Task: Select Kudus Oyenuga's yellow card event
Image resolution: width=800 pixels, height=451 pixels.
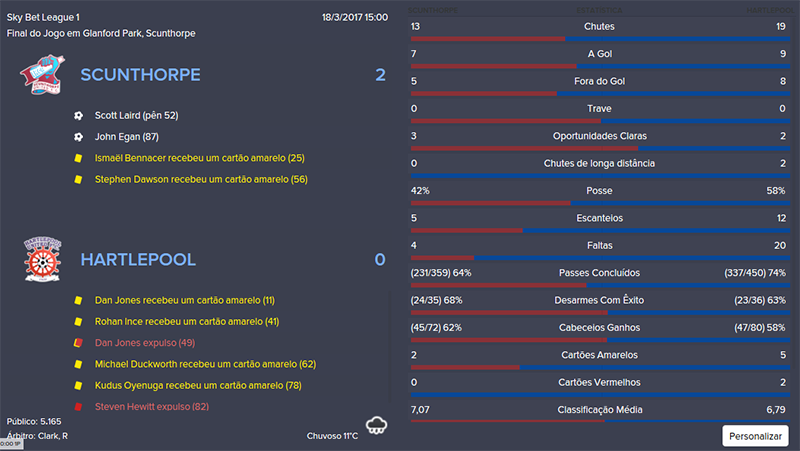Action: coord(198,386)
